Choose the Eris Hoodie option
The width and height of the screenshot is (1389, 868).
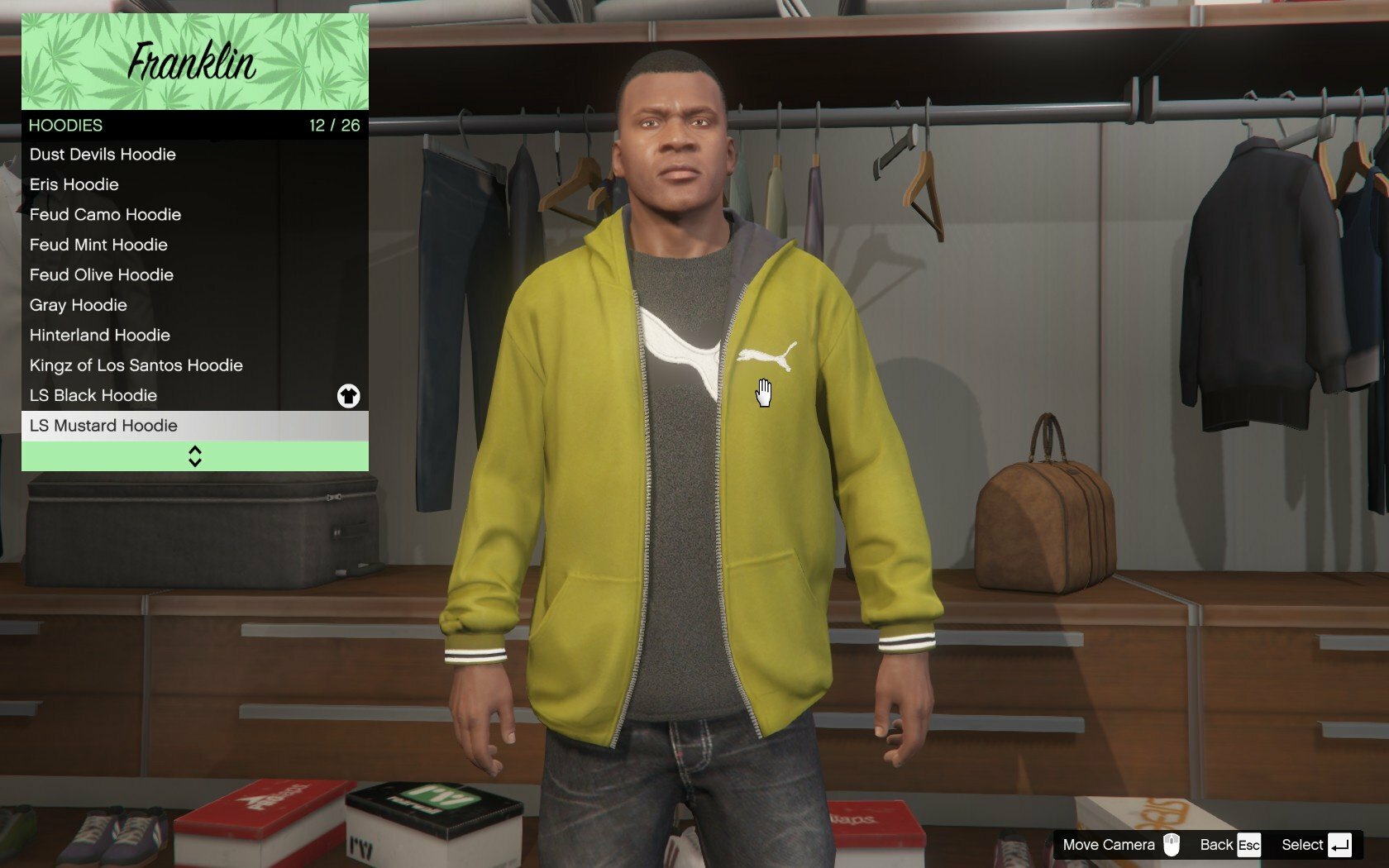click(74, 184)
